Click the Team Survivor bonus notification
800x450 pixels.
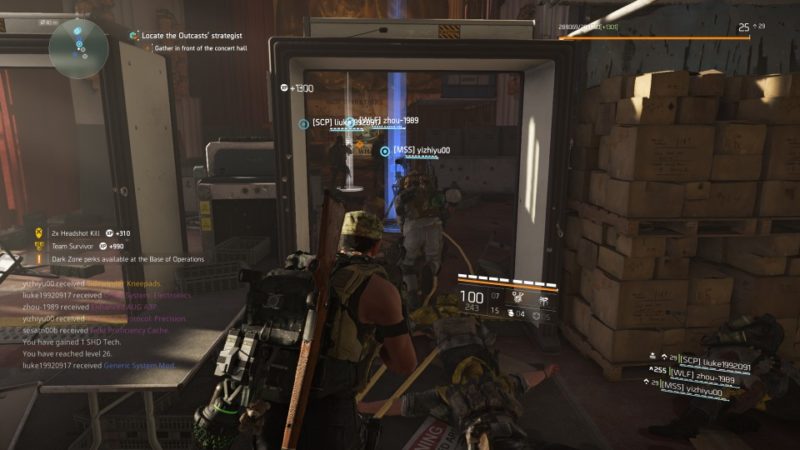tap(80, 246)
